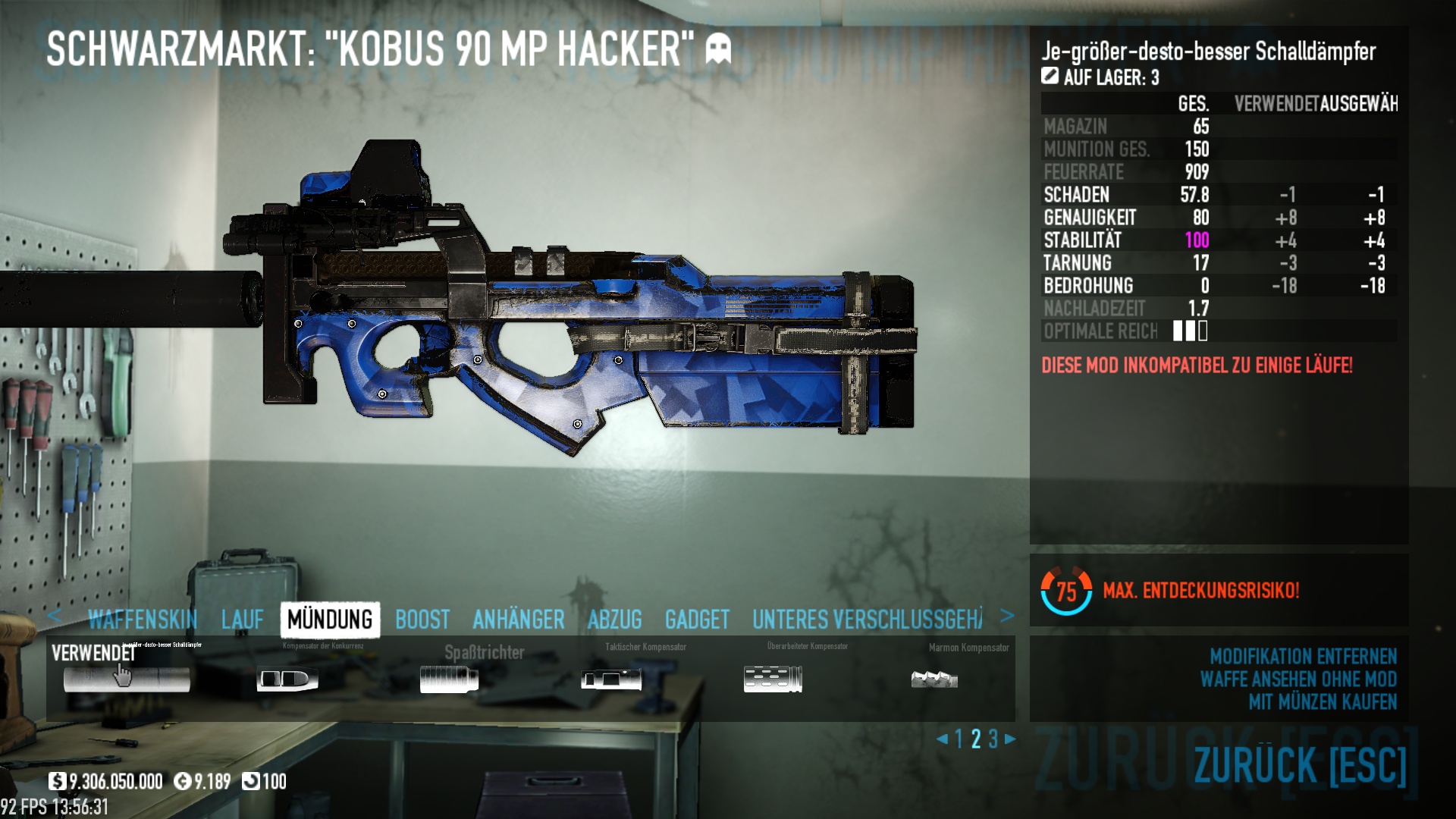Screen dimensions: 1456x819
Task: Select the Spaßtrichter muzzle mod
Action: coord(449,679)
